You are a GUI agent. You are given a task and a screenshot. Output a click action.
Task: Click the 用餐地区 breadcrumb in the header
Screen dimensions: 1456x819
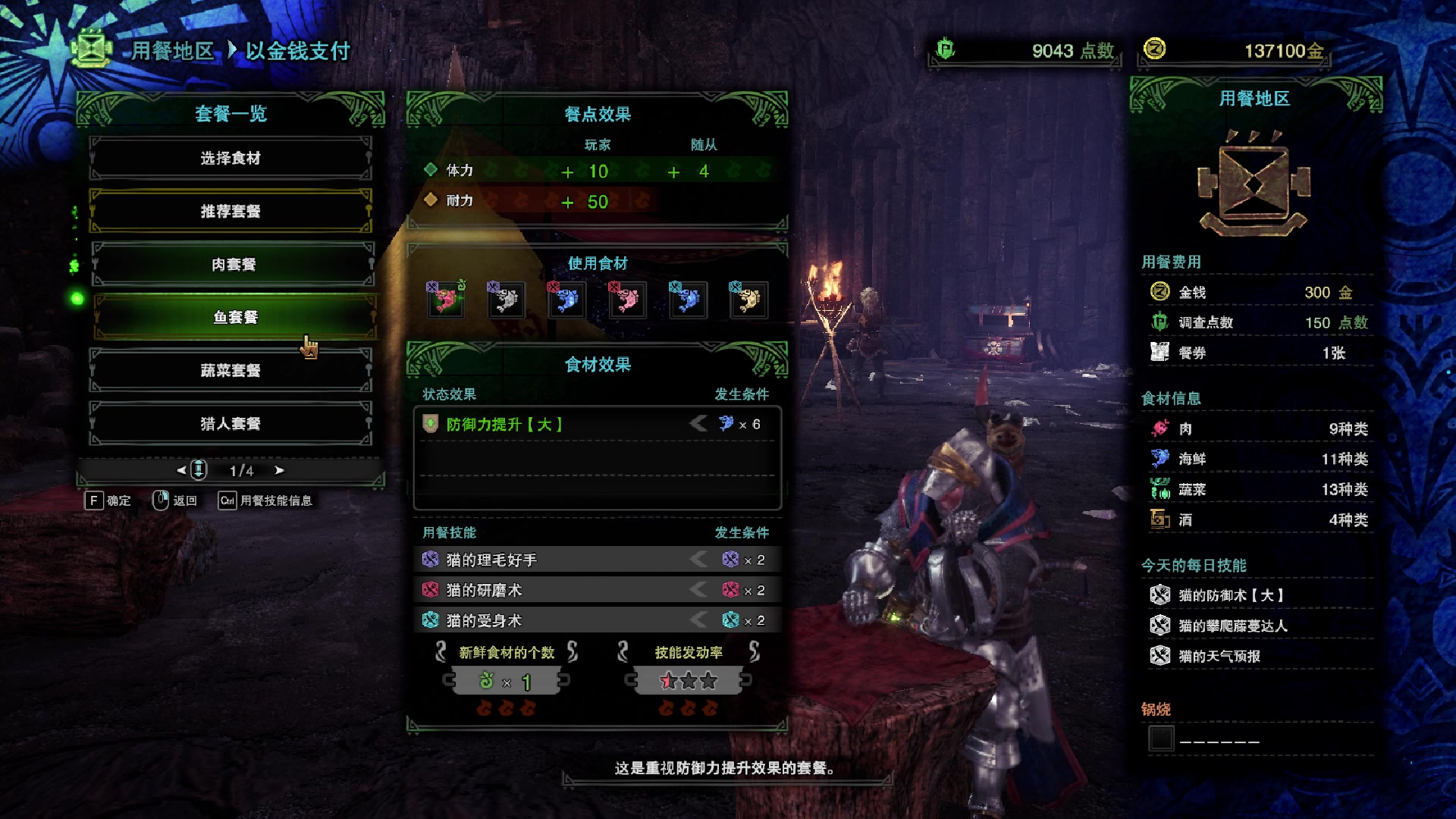tap(173, 51)
